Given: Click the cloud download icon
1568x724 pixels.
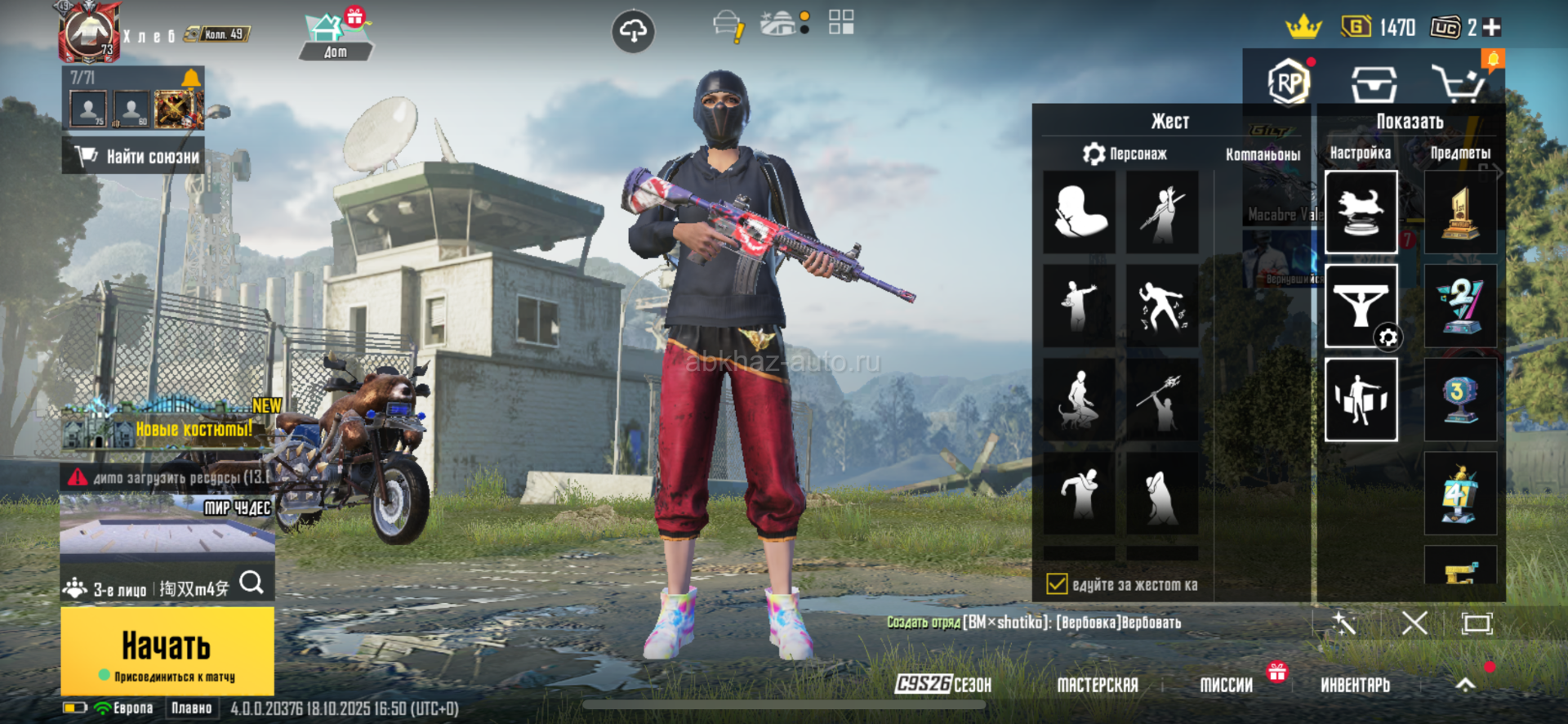Looking at the screenshot, I should tap(633, 32).
